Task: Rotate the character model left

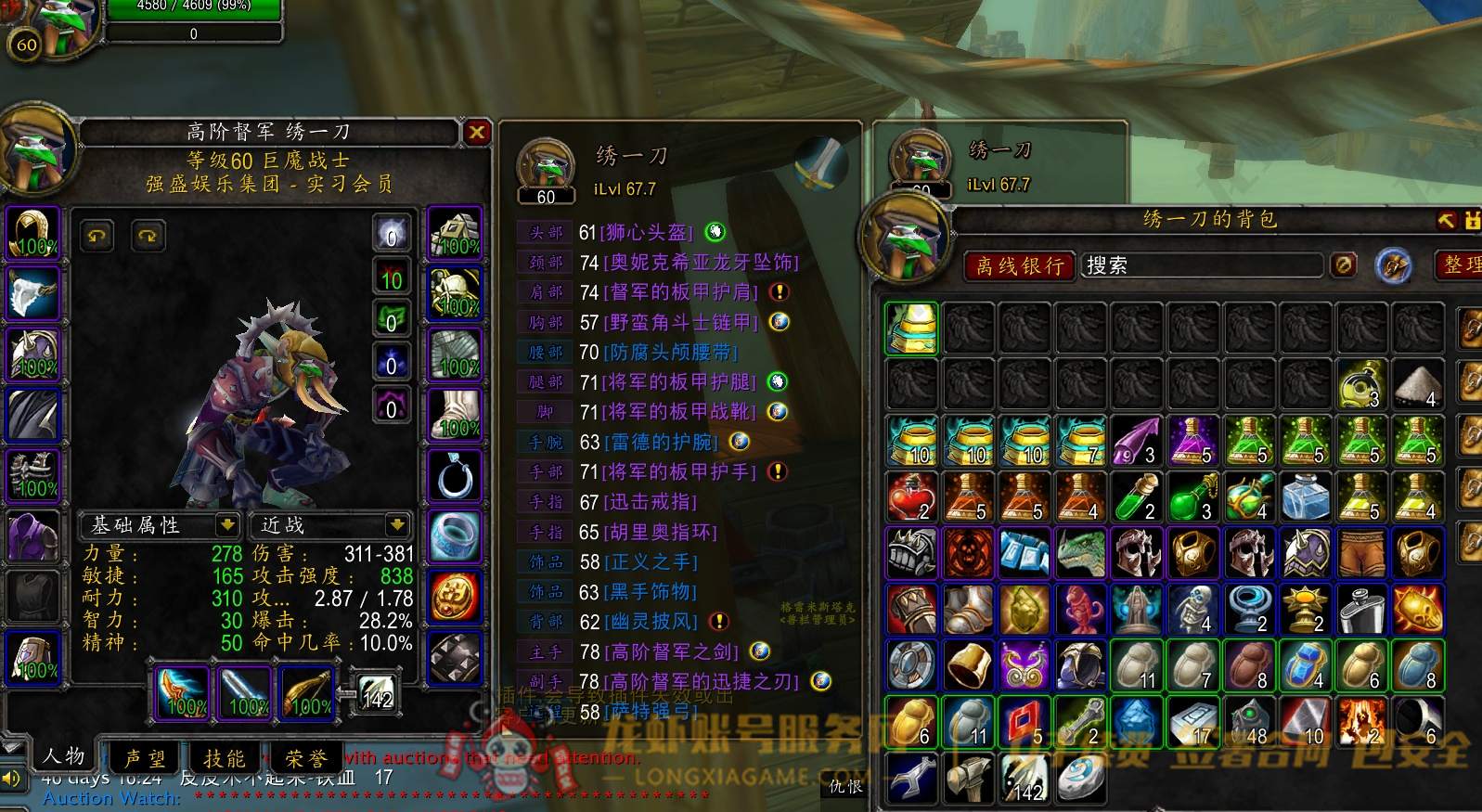Action: coord(97,236)
